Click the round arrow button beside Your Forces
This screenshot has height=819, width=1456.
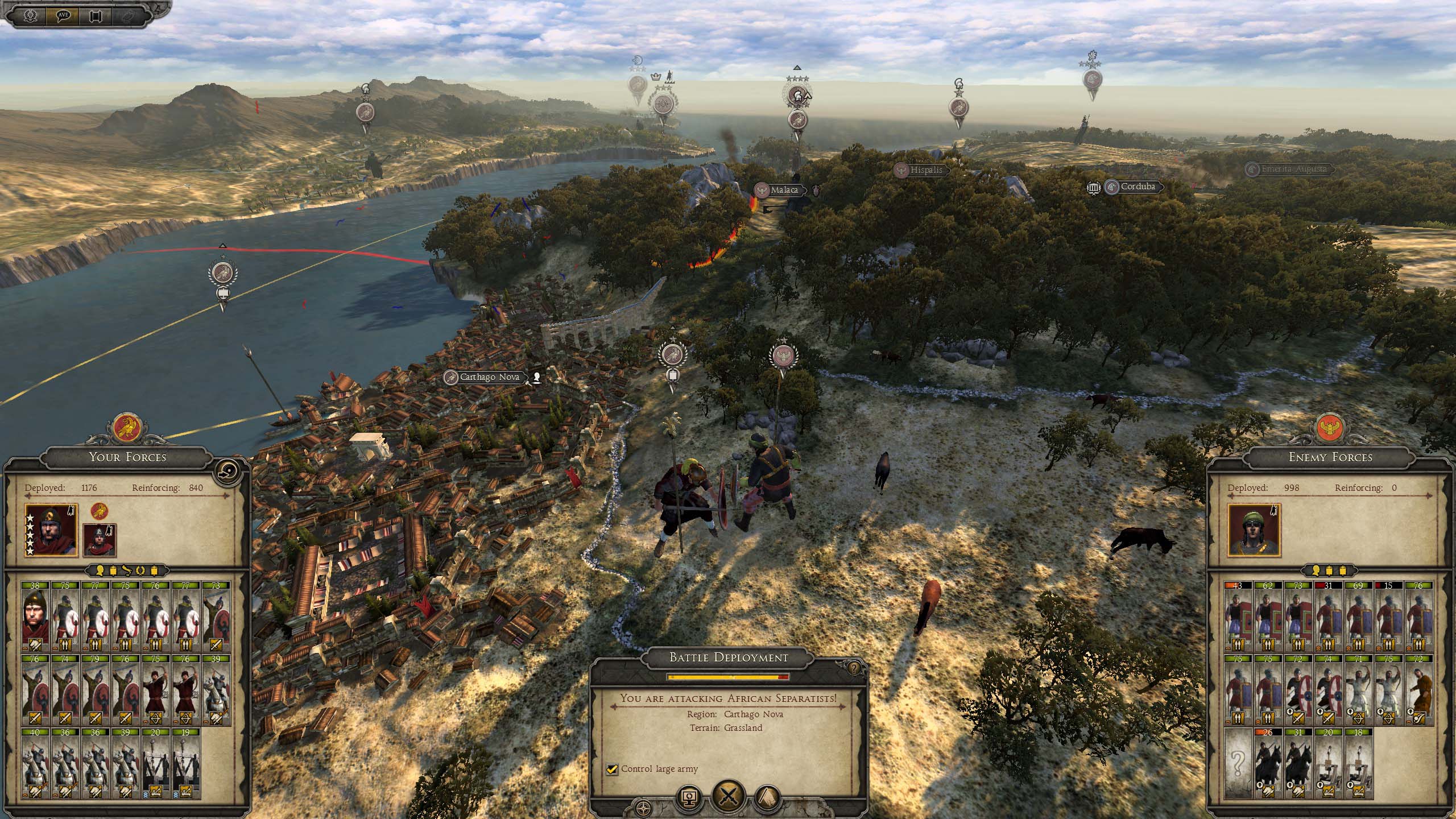pyautogui.click(x=231, y=474)
